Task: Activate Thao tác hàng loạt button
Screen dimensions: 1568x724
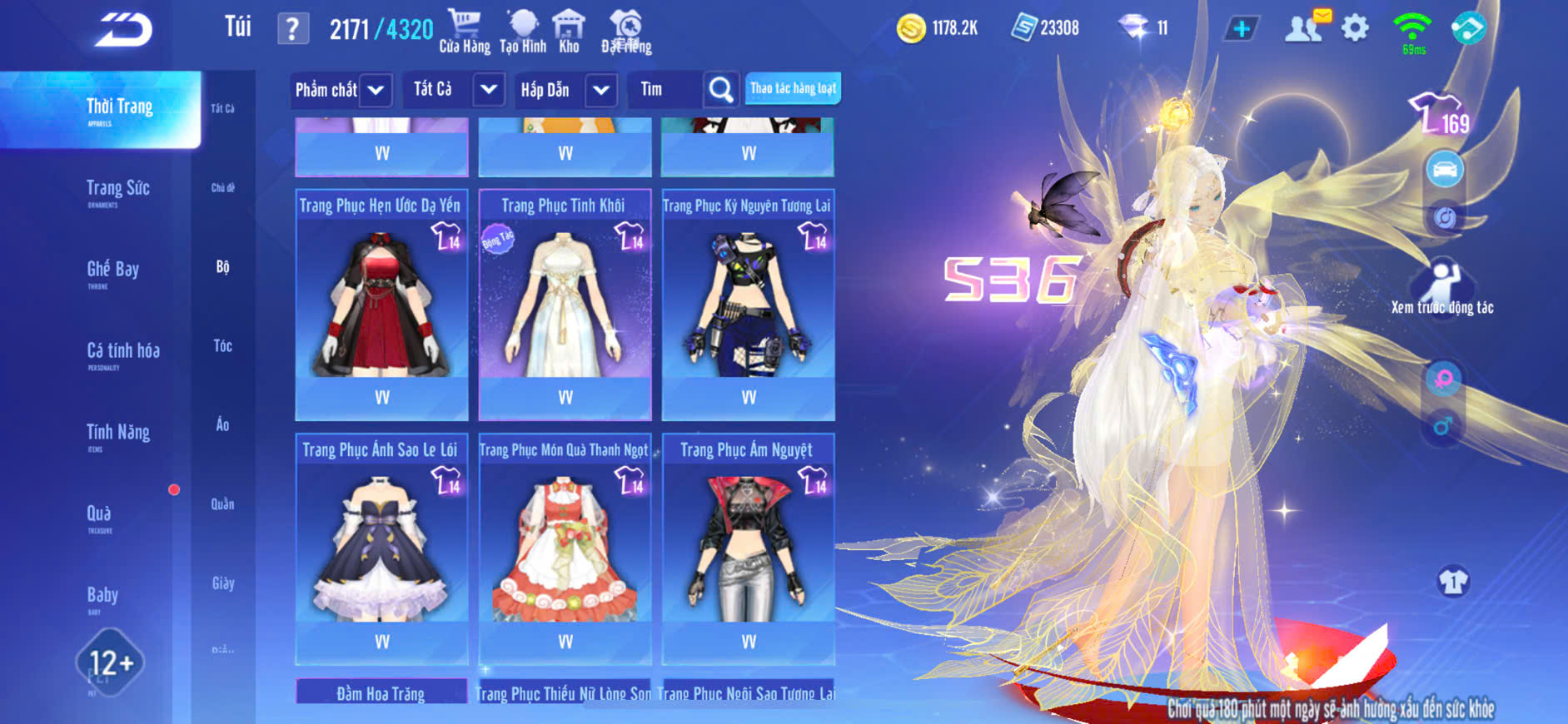Action: tap(793, 88)
